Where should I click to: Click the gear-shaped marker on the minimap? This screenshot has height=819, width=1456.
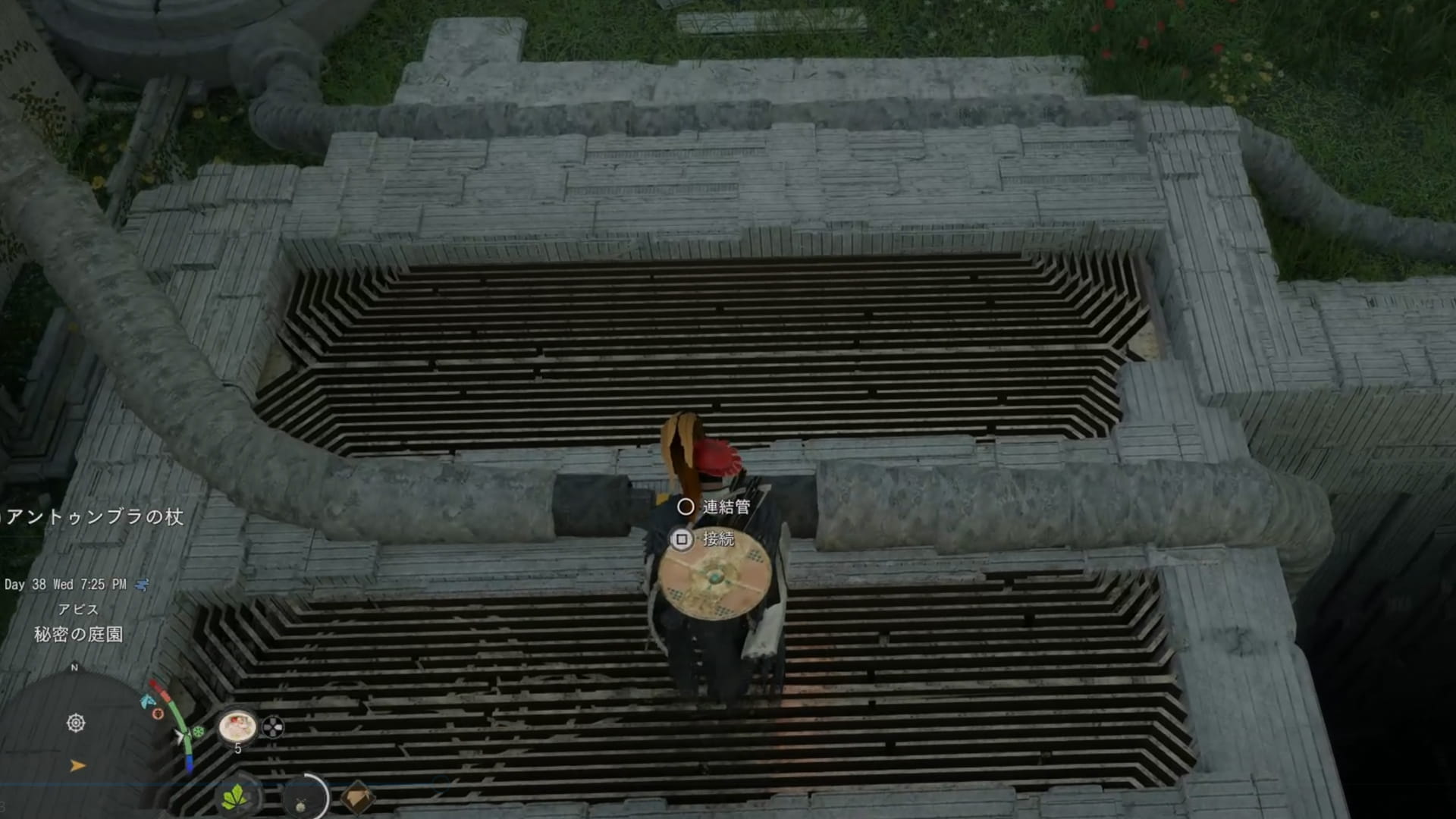(76, 723)
